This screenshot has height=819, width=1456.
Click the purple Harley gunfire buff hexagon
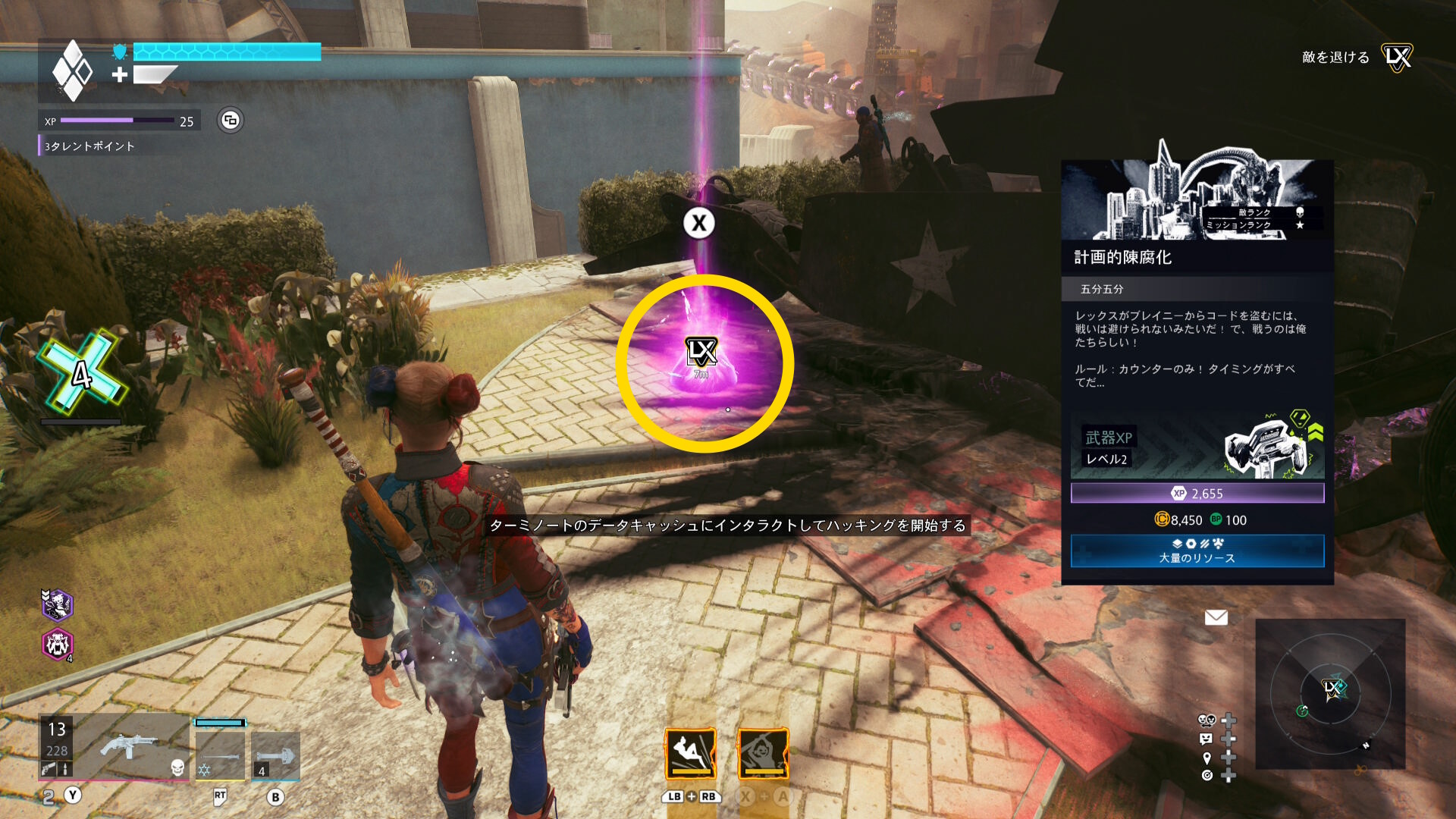click(x=57, y=605)
